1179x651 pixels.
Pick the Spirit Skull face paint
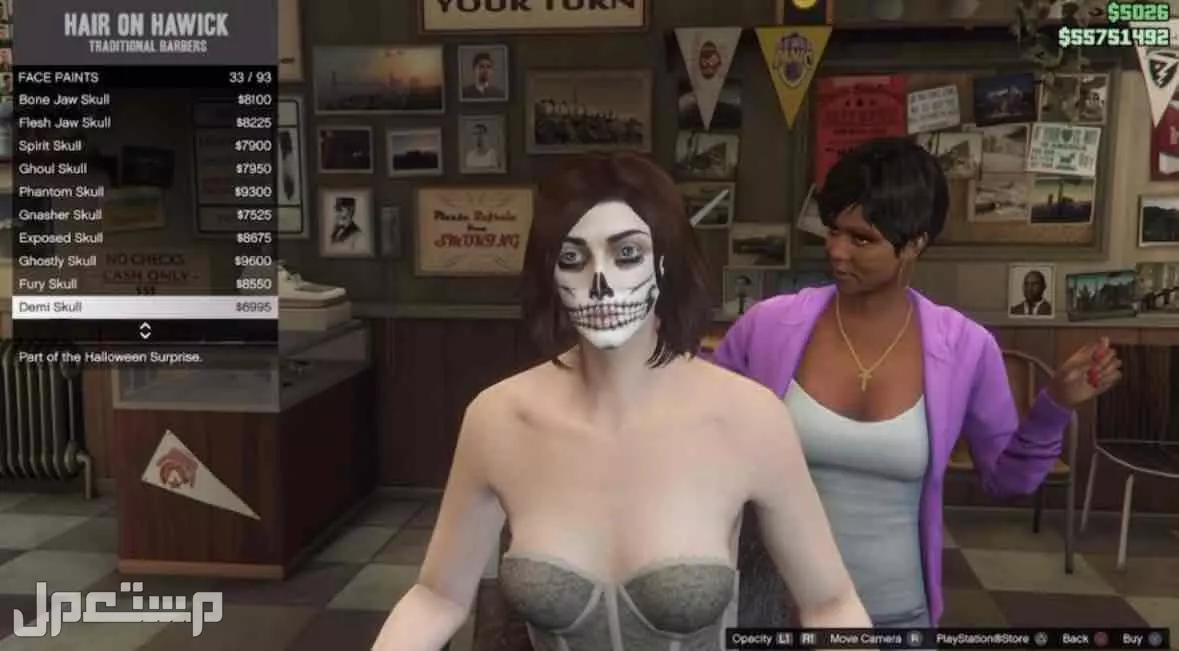tap(144, 146)
